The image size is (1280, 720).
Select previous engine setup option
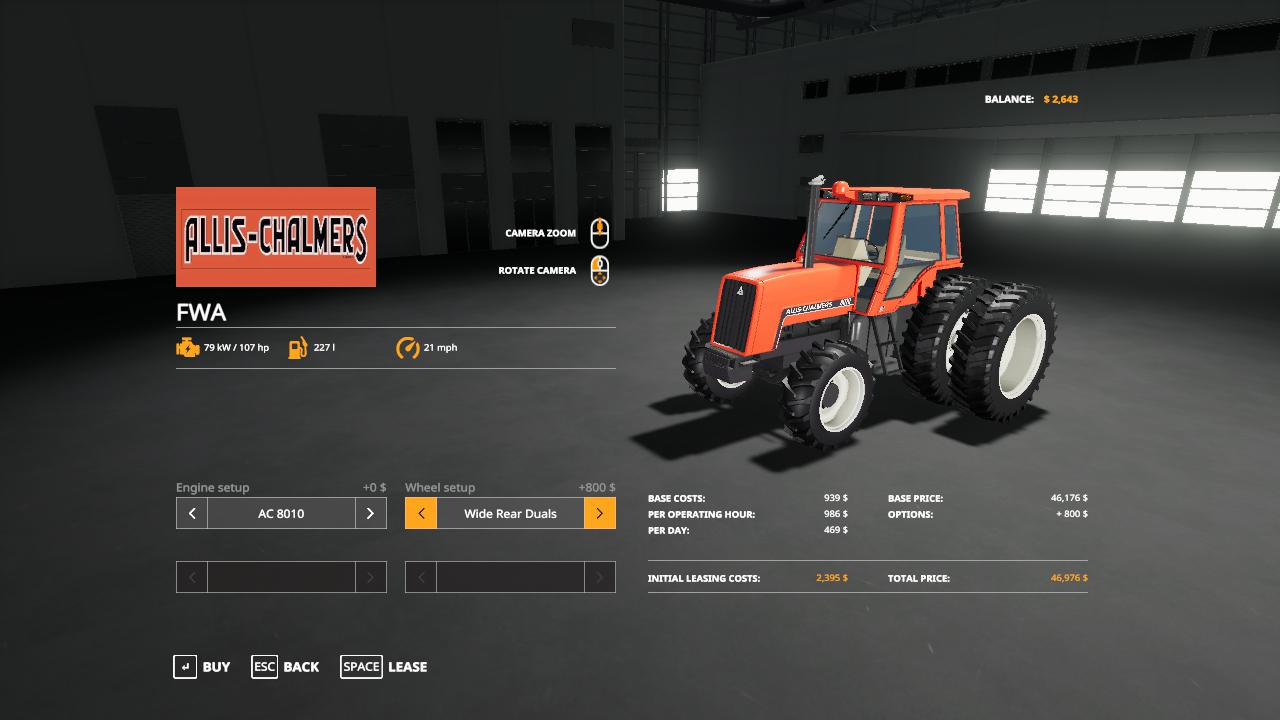click(192, 513)
